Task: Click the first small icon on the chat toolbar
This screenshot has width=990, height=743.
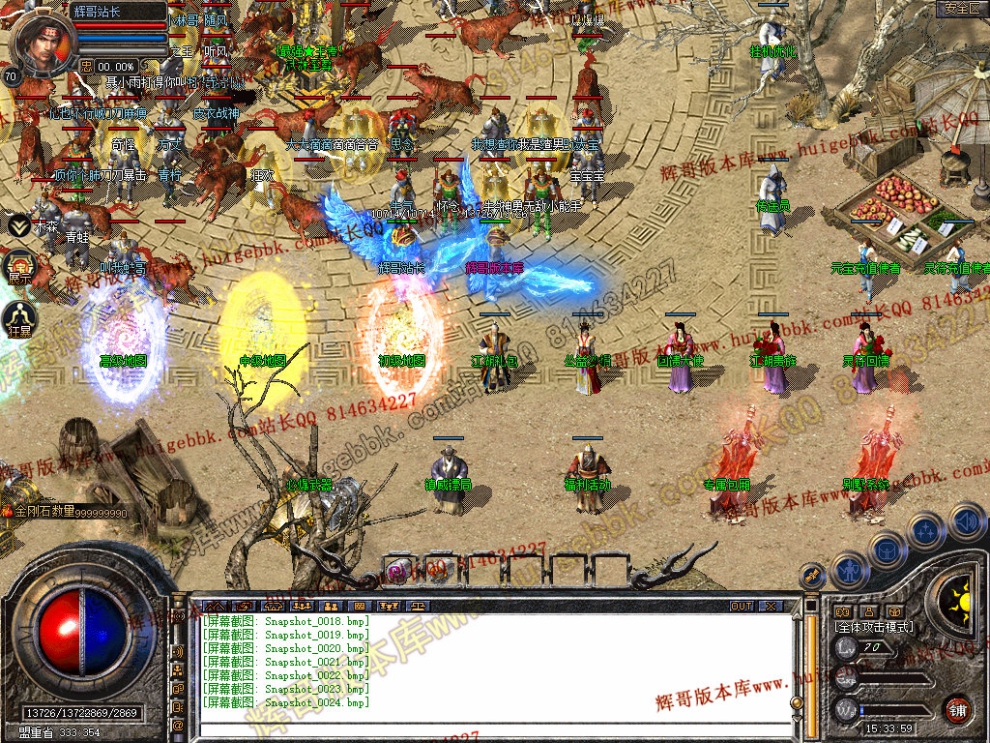Action: pos(214,606)
